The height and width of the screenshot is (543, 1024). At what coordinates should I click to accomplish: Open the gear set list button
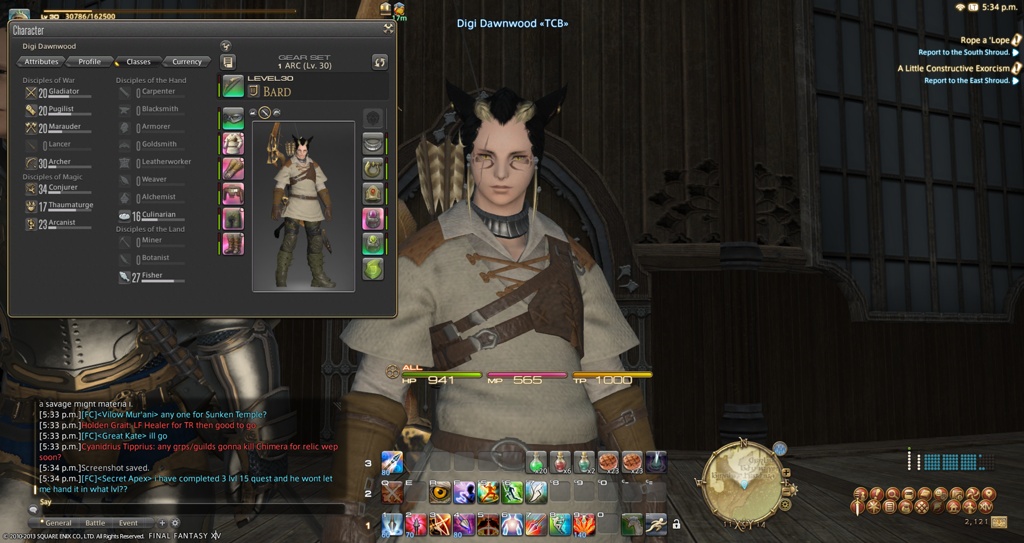pos(228,62)
